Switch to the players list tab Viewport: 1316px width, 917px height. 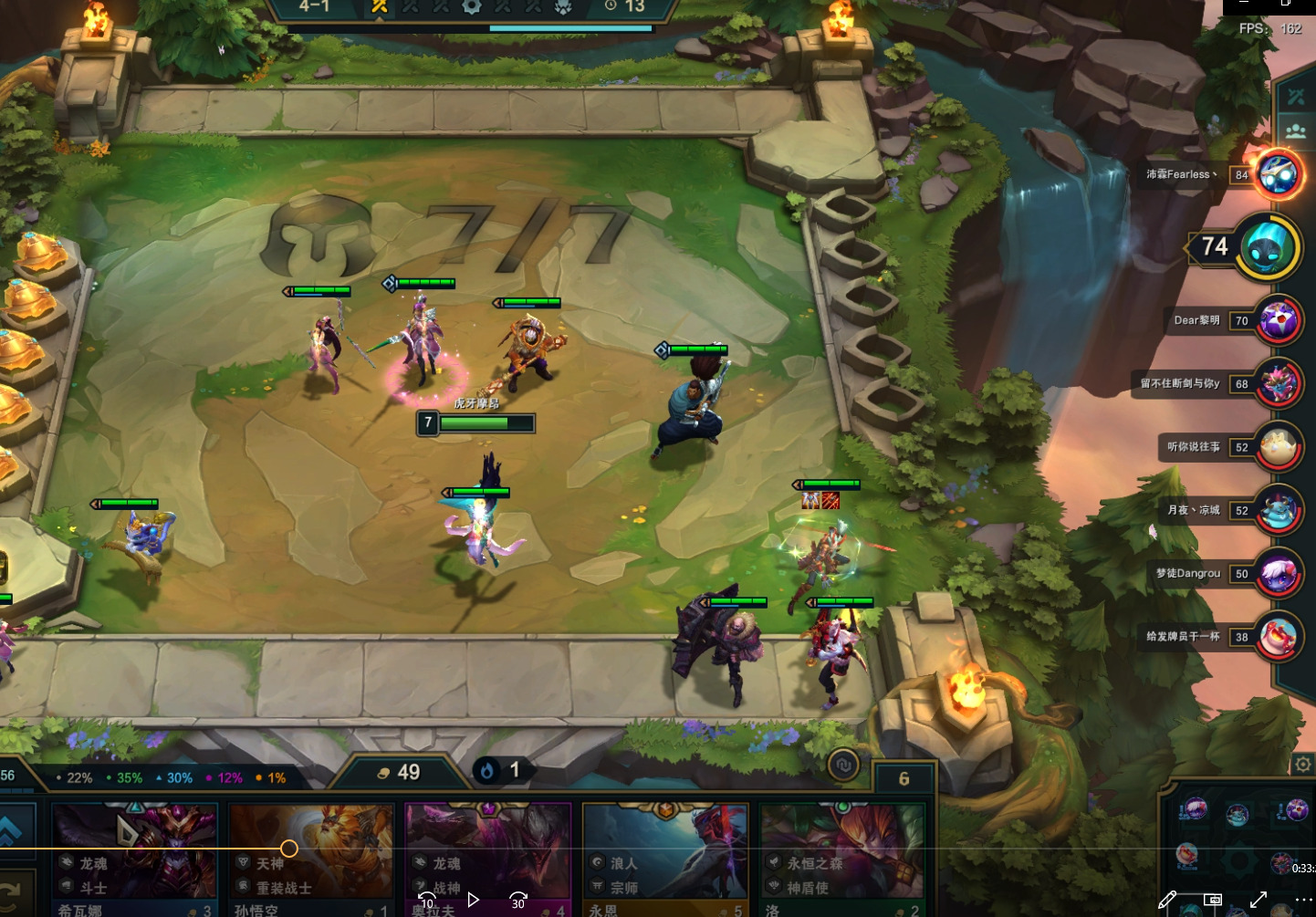[1296, 130]
